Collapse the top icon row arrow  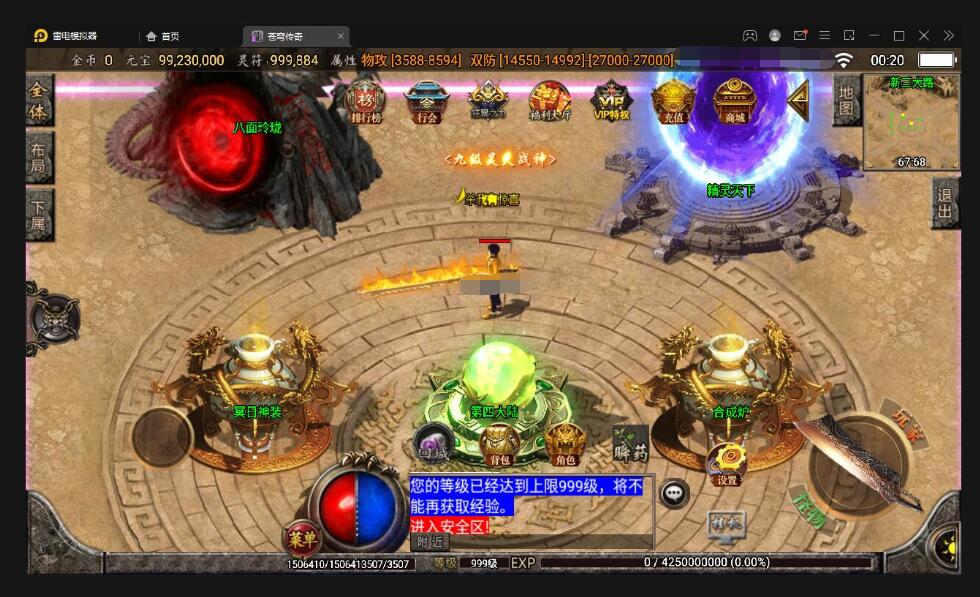click(798, 100)
